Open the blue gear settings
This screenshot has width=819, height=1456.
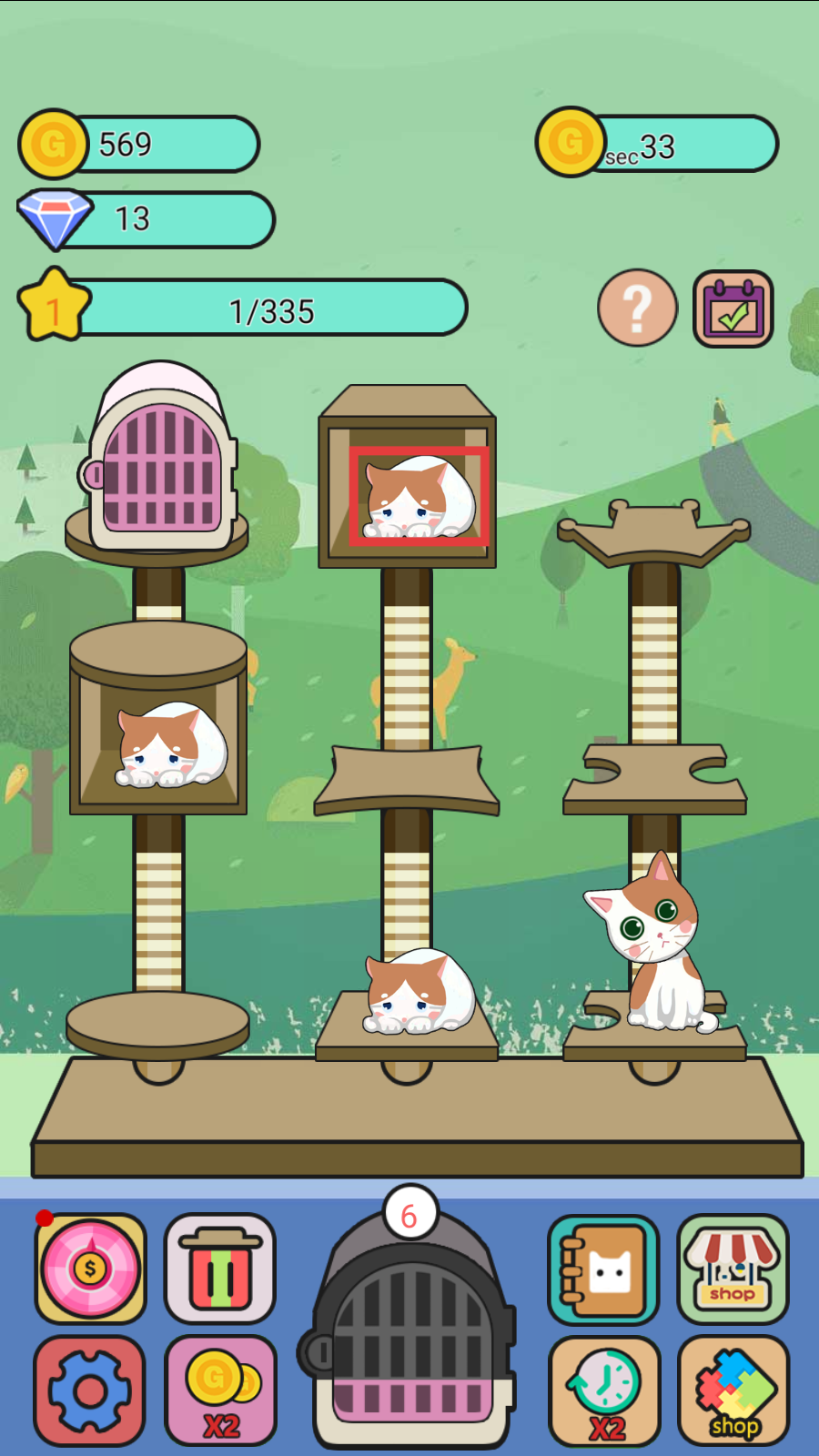89,1390
